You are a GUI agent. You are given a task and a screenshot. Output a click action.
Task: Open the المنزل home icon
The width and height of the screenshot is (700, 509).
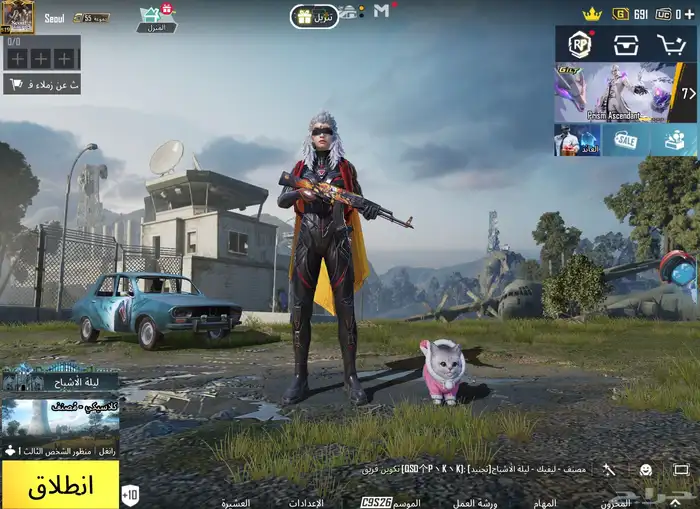pos(155,18)
